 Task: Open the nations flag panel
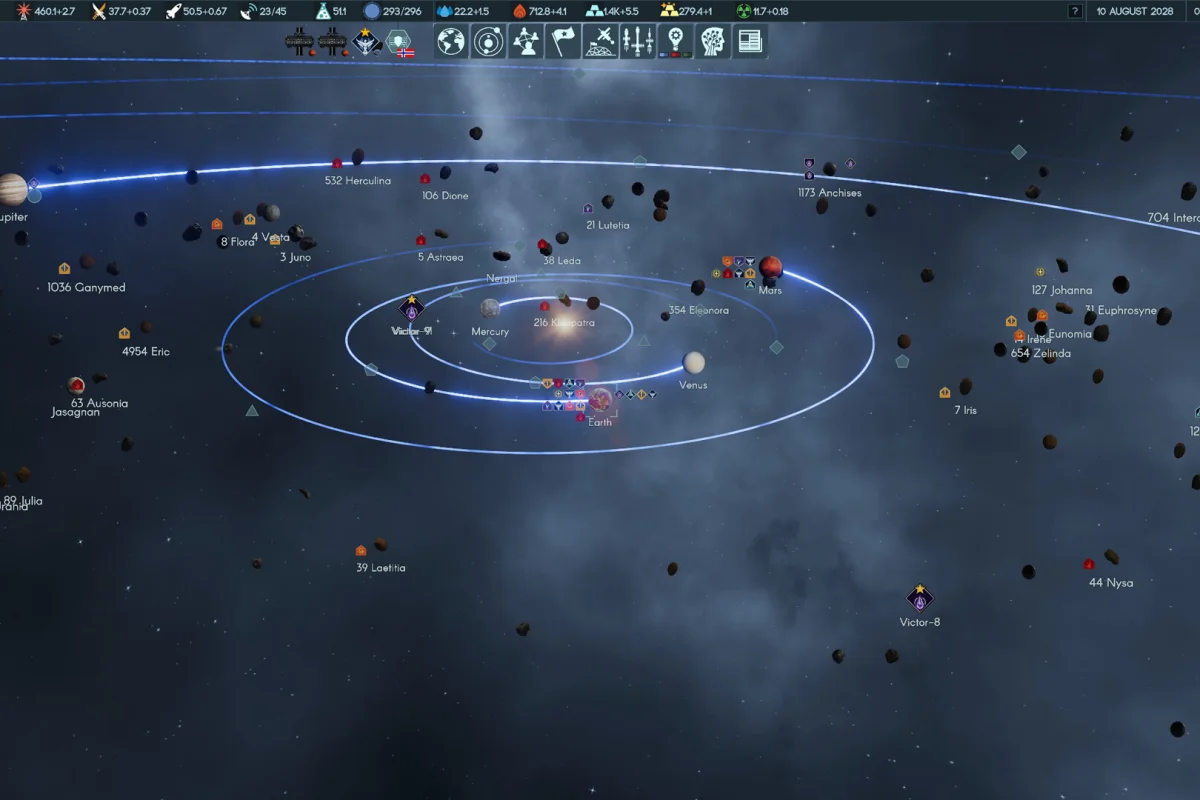click(x=564, y=41)
